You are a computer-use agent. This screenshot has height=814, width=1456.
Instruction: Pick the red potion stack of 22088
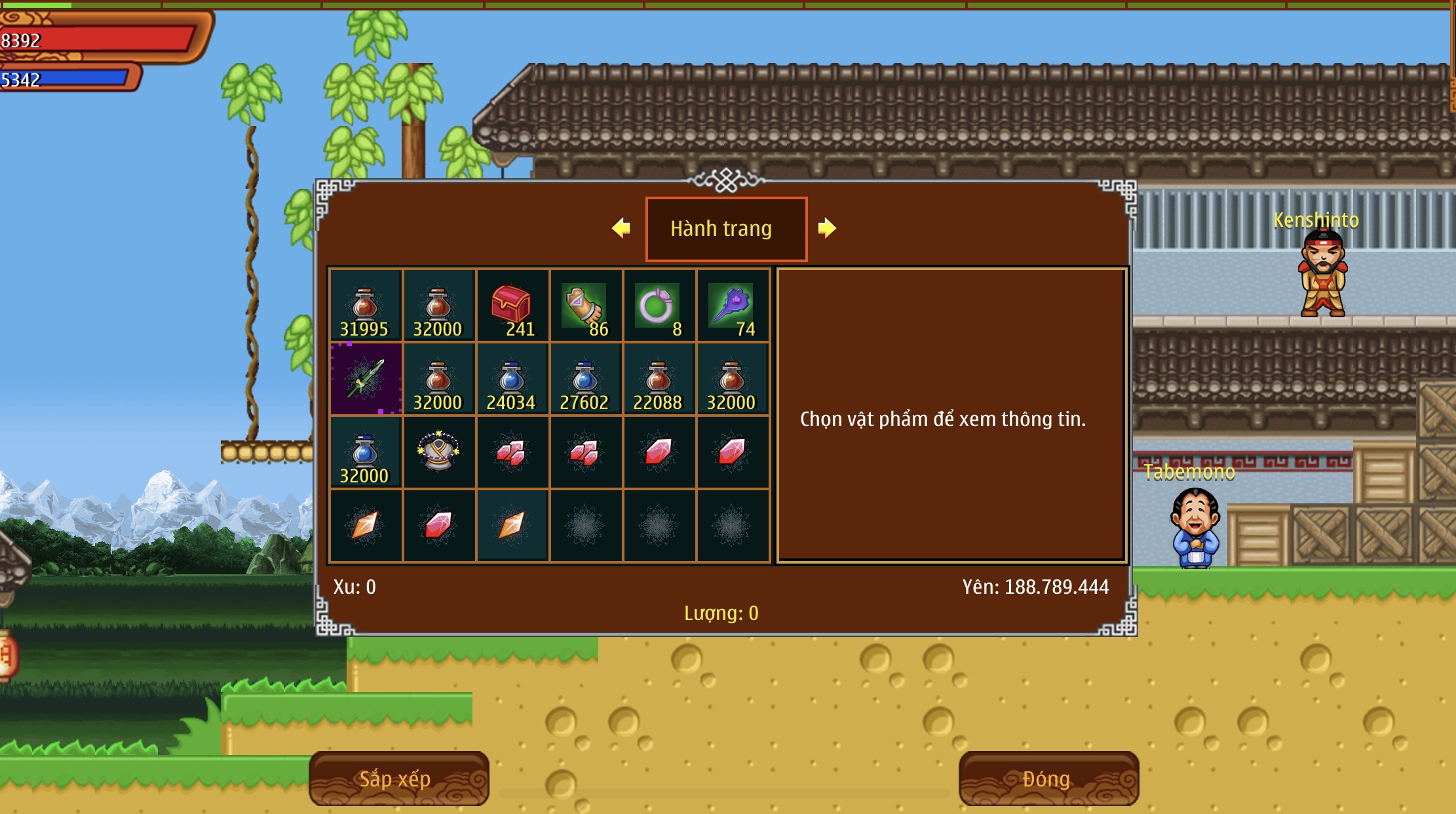pos(659,379)
